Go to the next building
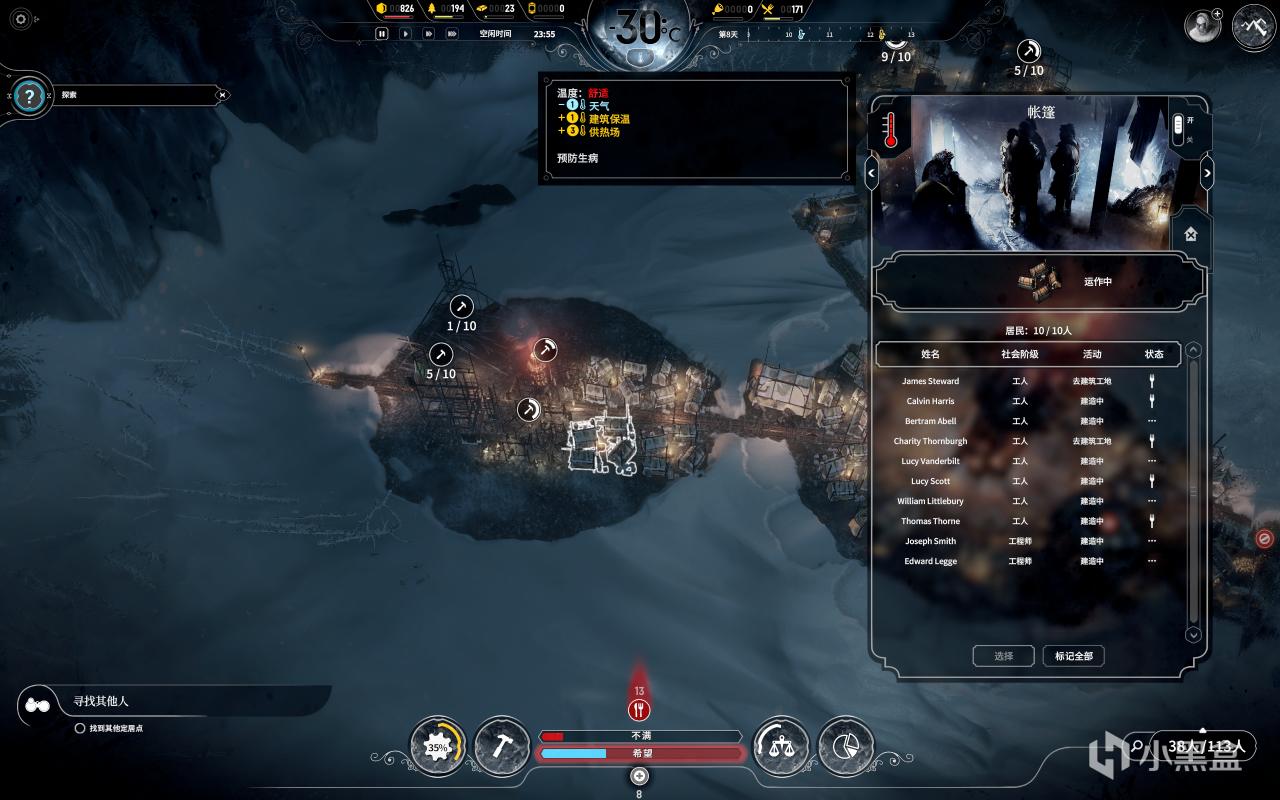This screenshot has height=800, width=1280. pyautogui.click(x=1207, y=173)
